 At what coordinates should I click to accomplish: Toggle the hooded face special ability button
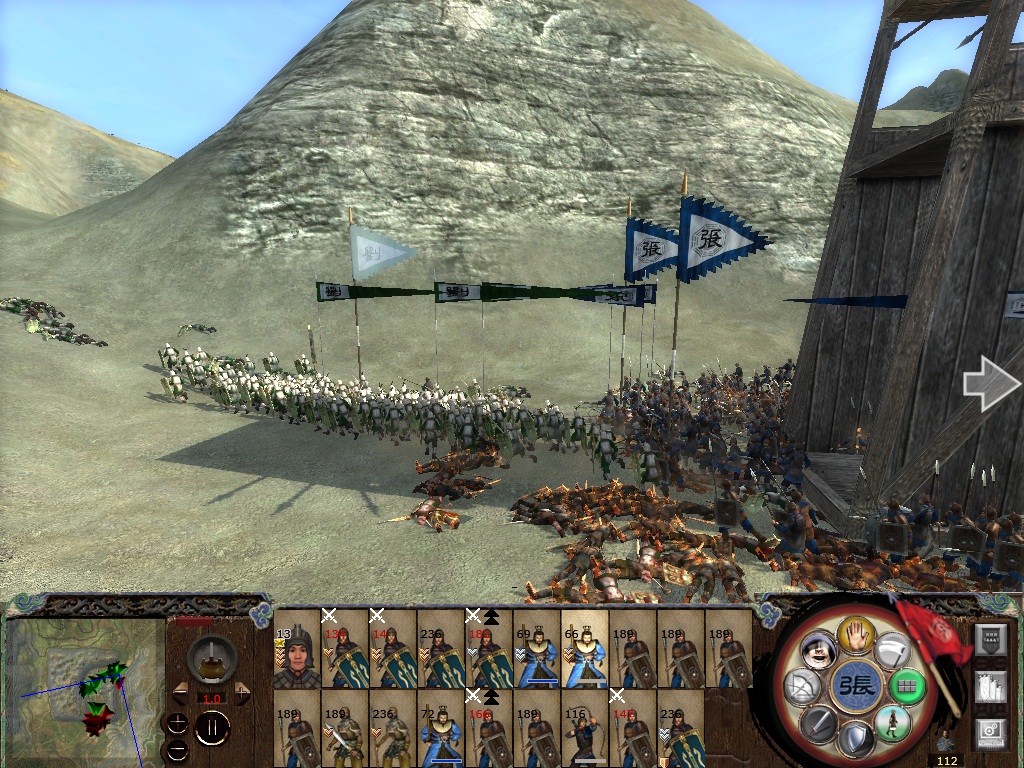(820, 652)
